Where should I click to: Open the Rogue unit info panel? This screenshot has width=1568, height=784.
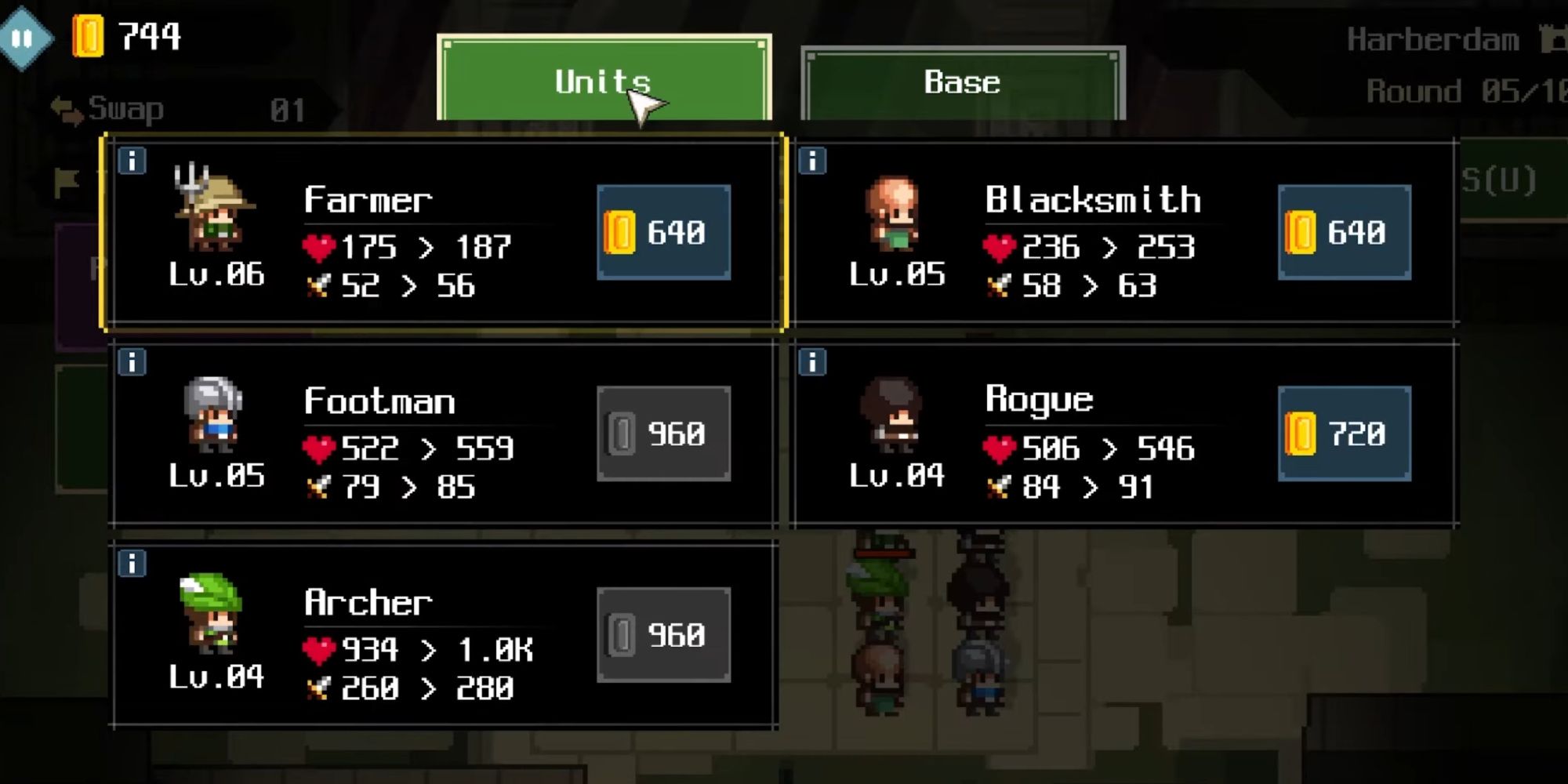pos(815,363)
